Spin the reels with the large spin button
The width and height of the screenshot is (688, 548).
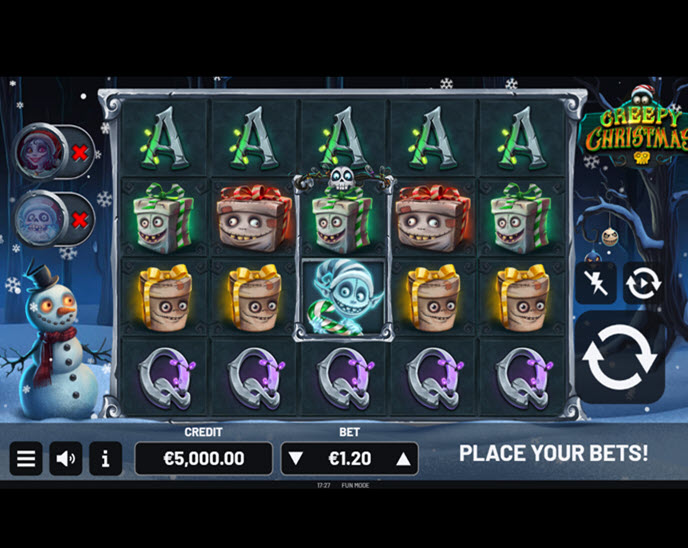(619, 357)
